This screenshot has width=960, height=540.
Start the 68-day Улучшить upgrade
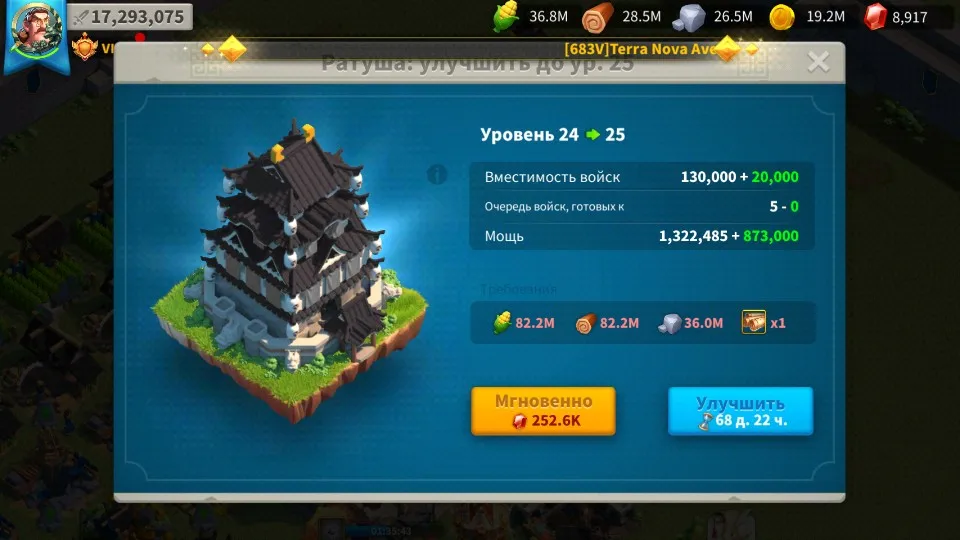pos(740,411)
